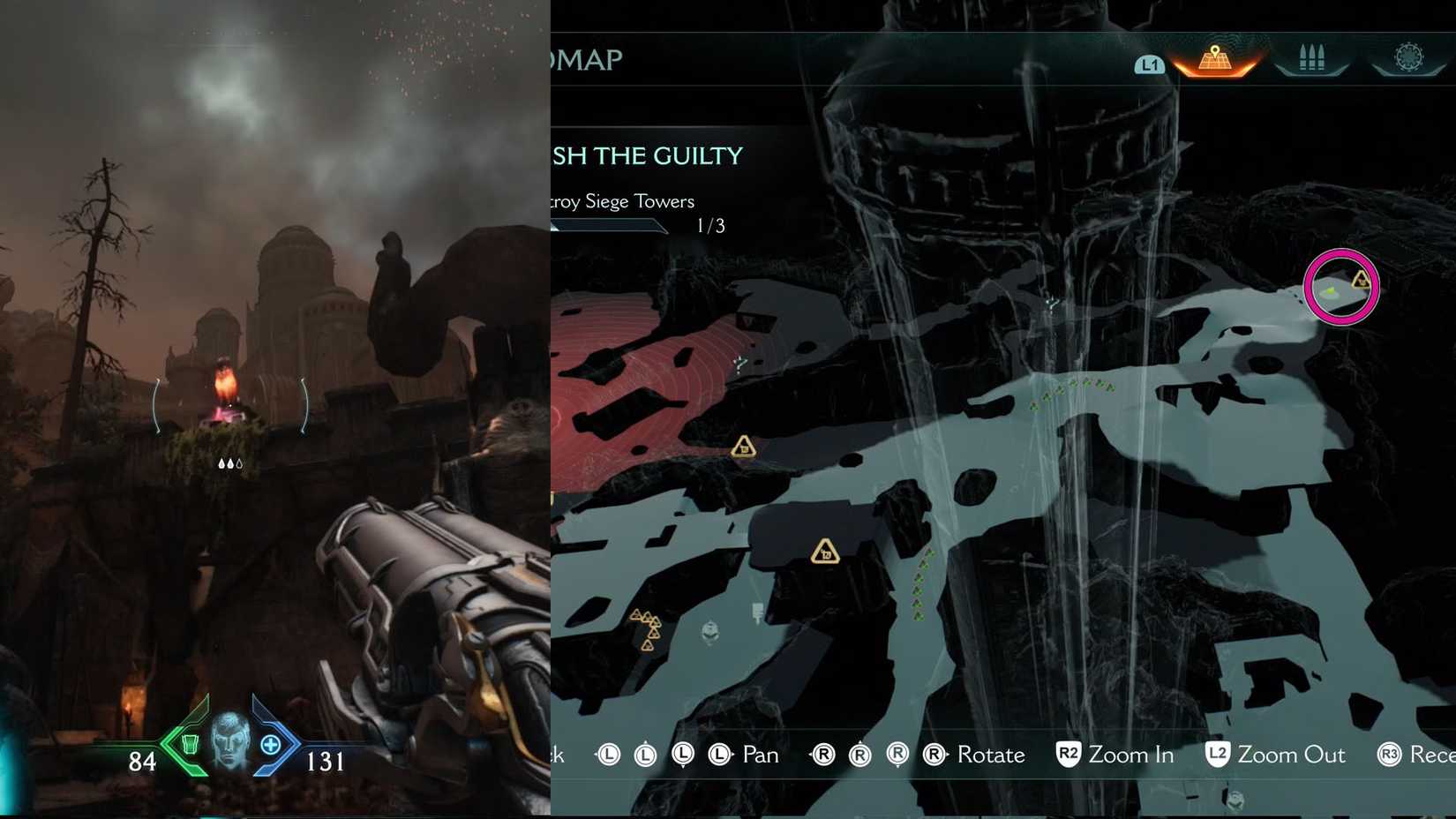Select the MAP title heading top left
This screenshot has width=1456, height=819.
coord(587,59)
